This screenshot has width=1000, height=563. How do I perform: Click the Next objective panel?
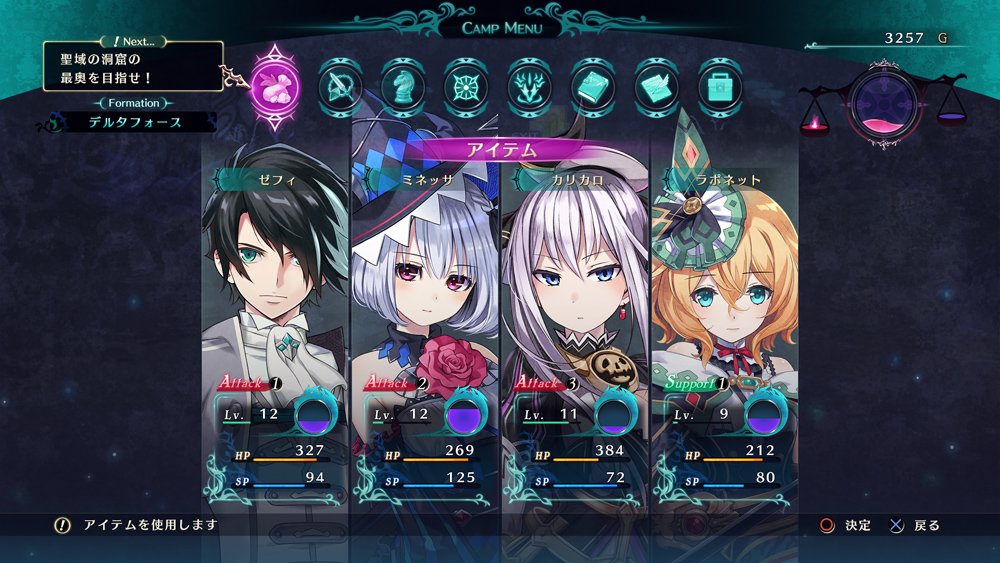132,66
